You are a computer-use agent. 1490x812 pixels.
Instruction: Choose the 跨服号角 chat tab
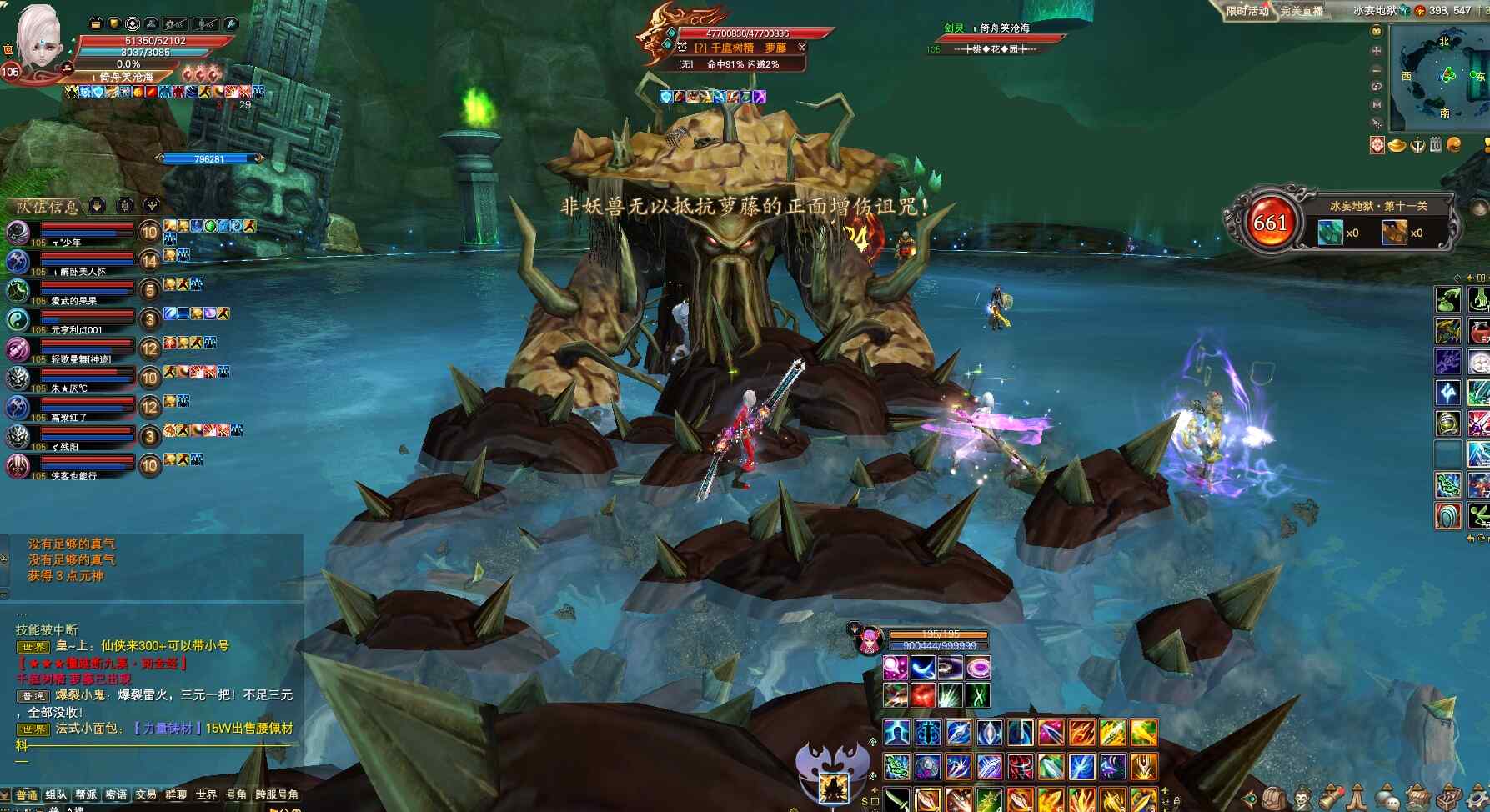[x=277, y=795]
